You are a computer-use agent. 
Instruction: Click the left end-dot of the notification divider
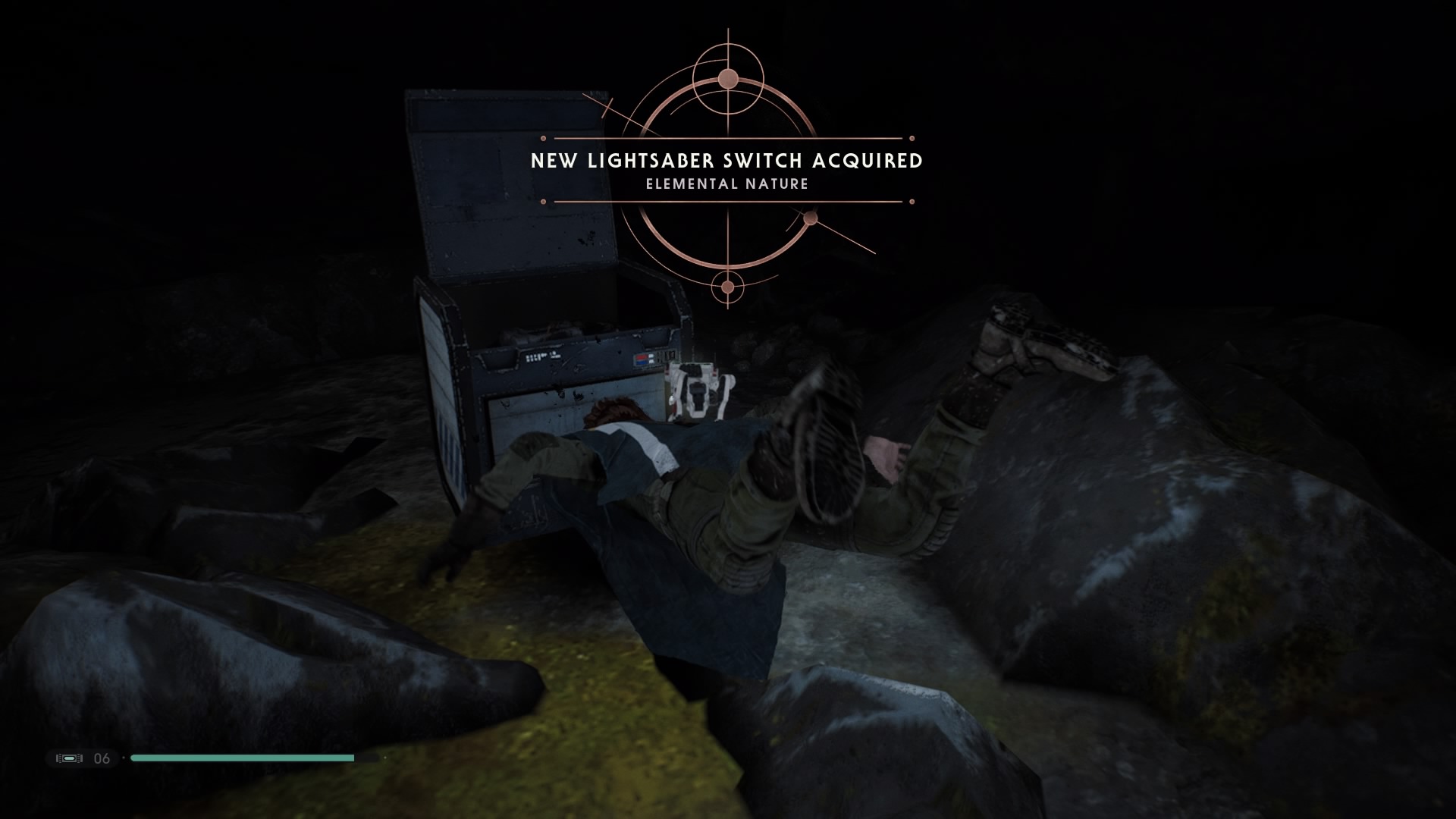point(544,138)
